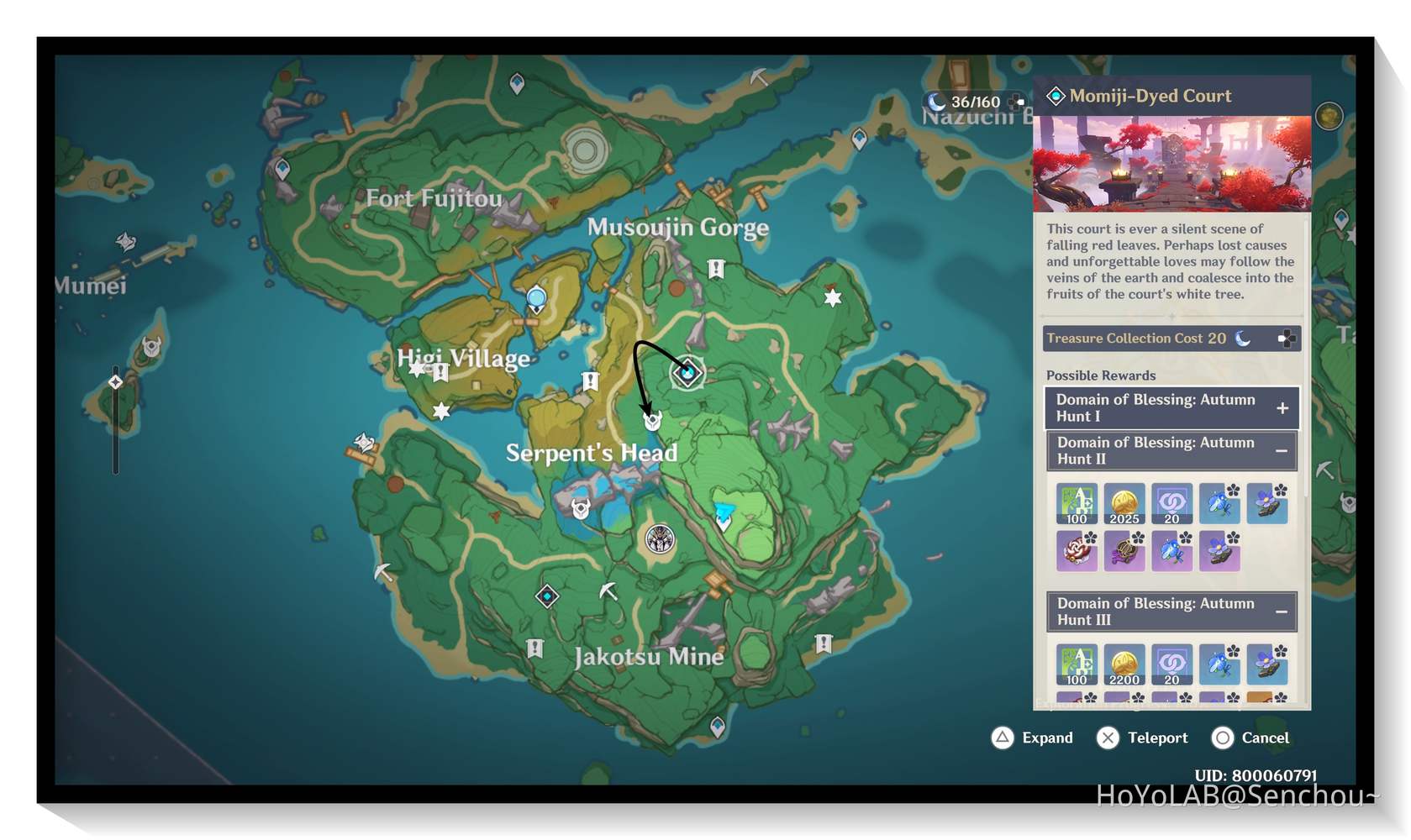The height and width of the screenshot is (840, 1411).
Task: Click the star marker below Higi Village
Action: [441, 412]
